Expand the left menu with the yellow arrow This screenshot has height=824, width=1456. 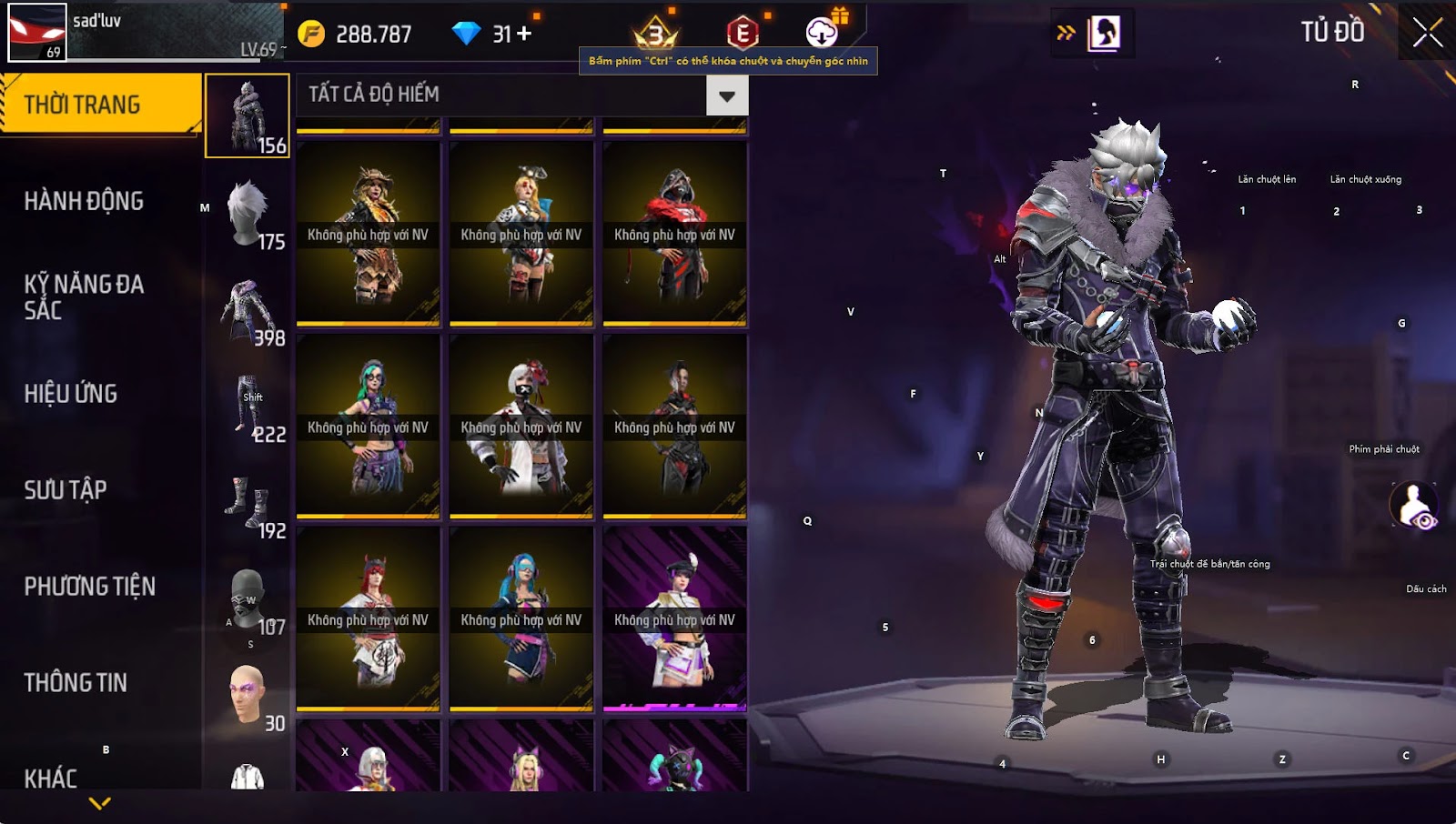pos(100,803)
